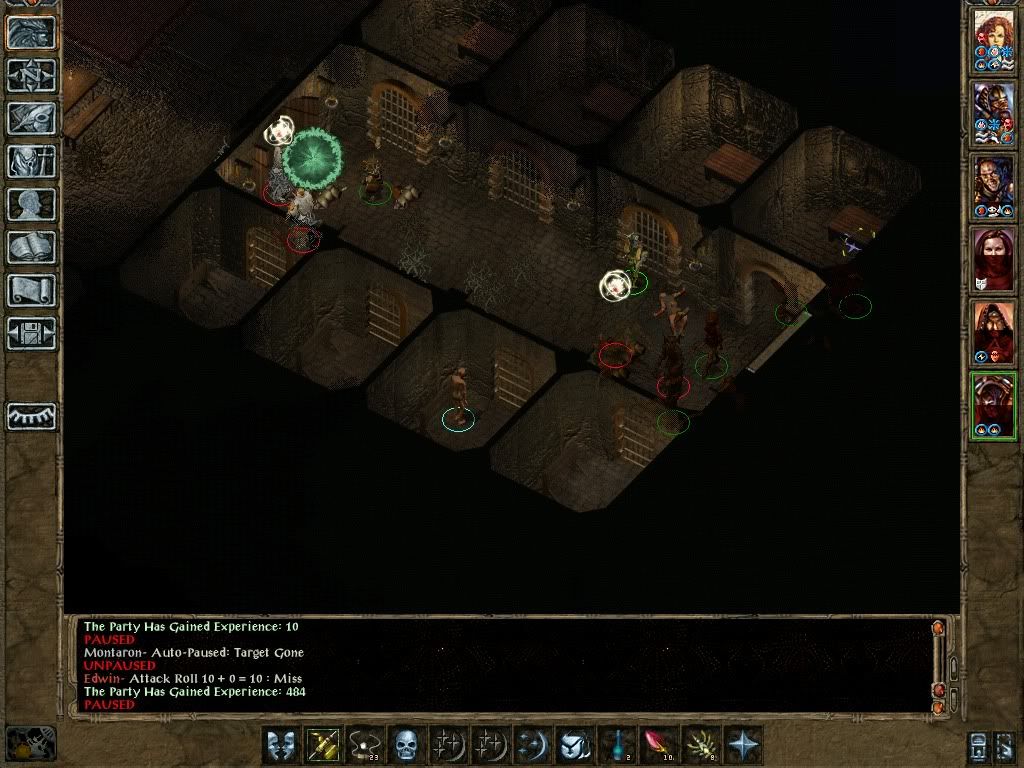Activate the twin masks talk button
Viewport: 1024px width, 768px height.
(x=280, y=745)
